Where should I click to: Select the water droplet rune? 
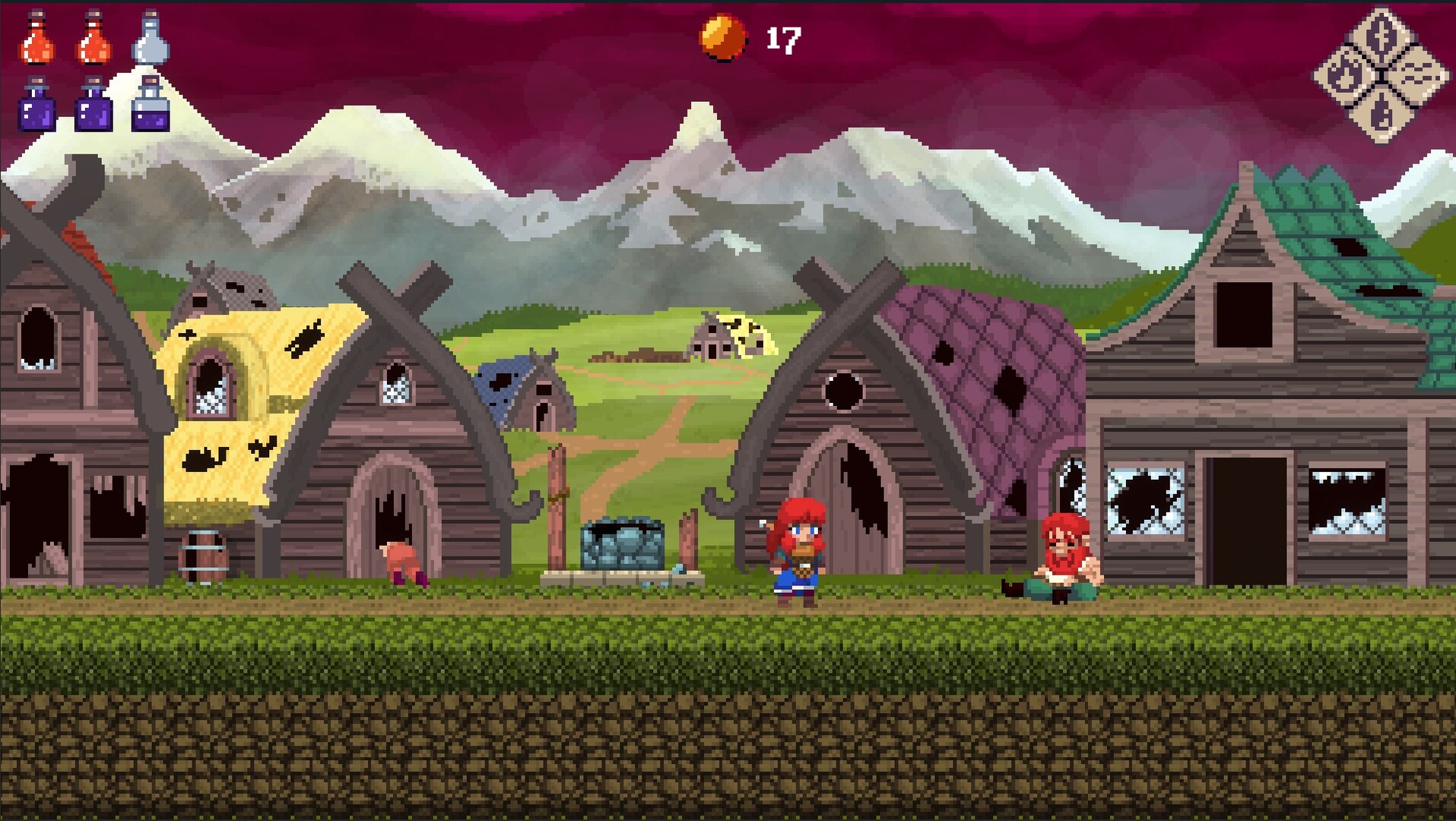[1381, 116]
